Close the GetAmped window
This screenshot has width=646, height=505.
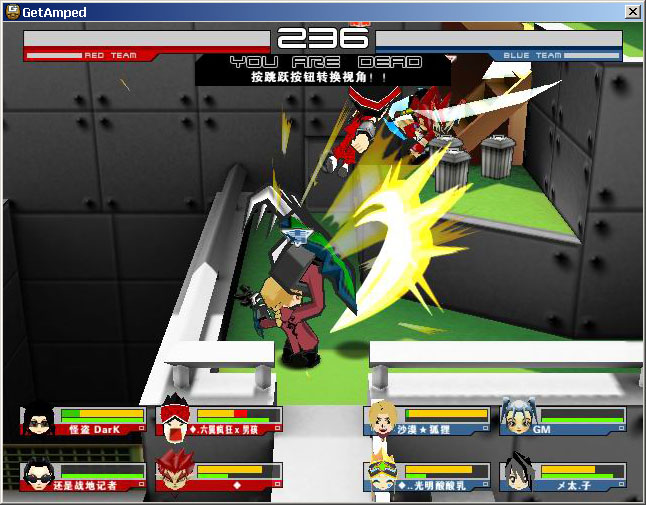pyautogui.click(x=632, y=11)
